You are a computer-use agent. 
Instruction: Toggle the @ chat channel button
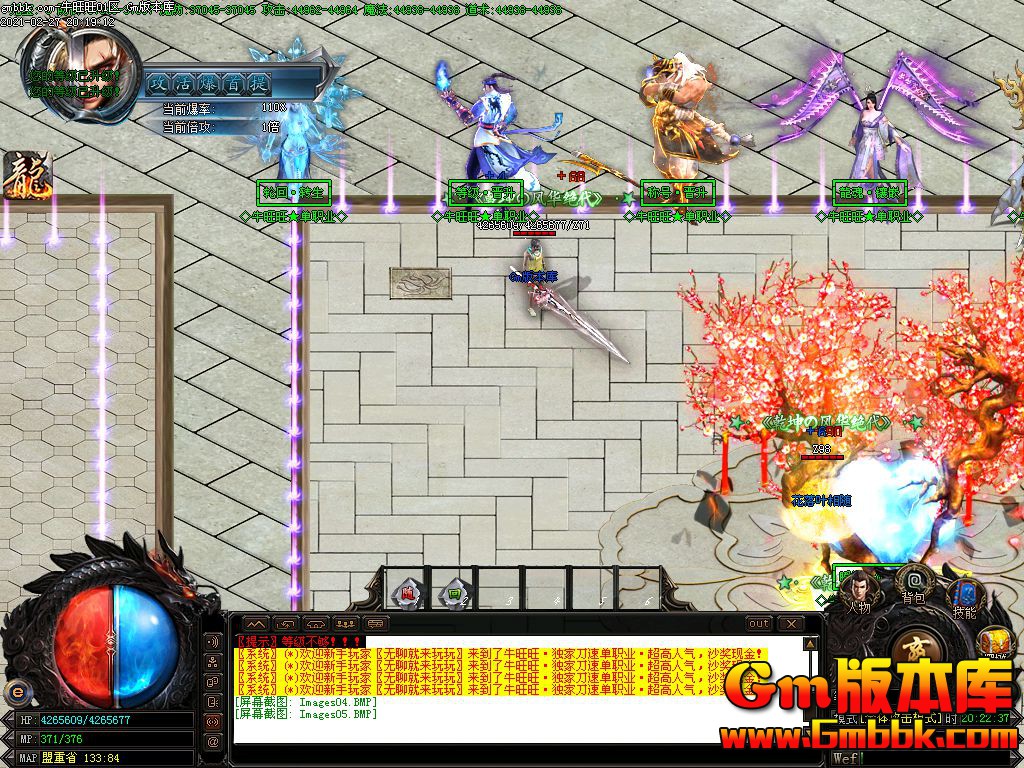coord(213,741)
